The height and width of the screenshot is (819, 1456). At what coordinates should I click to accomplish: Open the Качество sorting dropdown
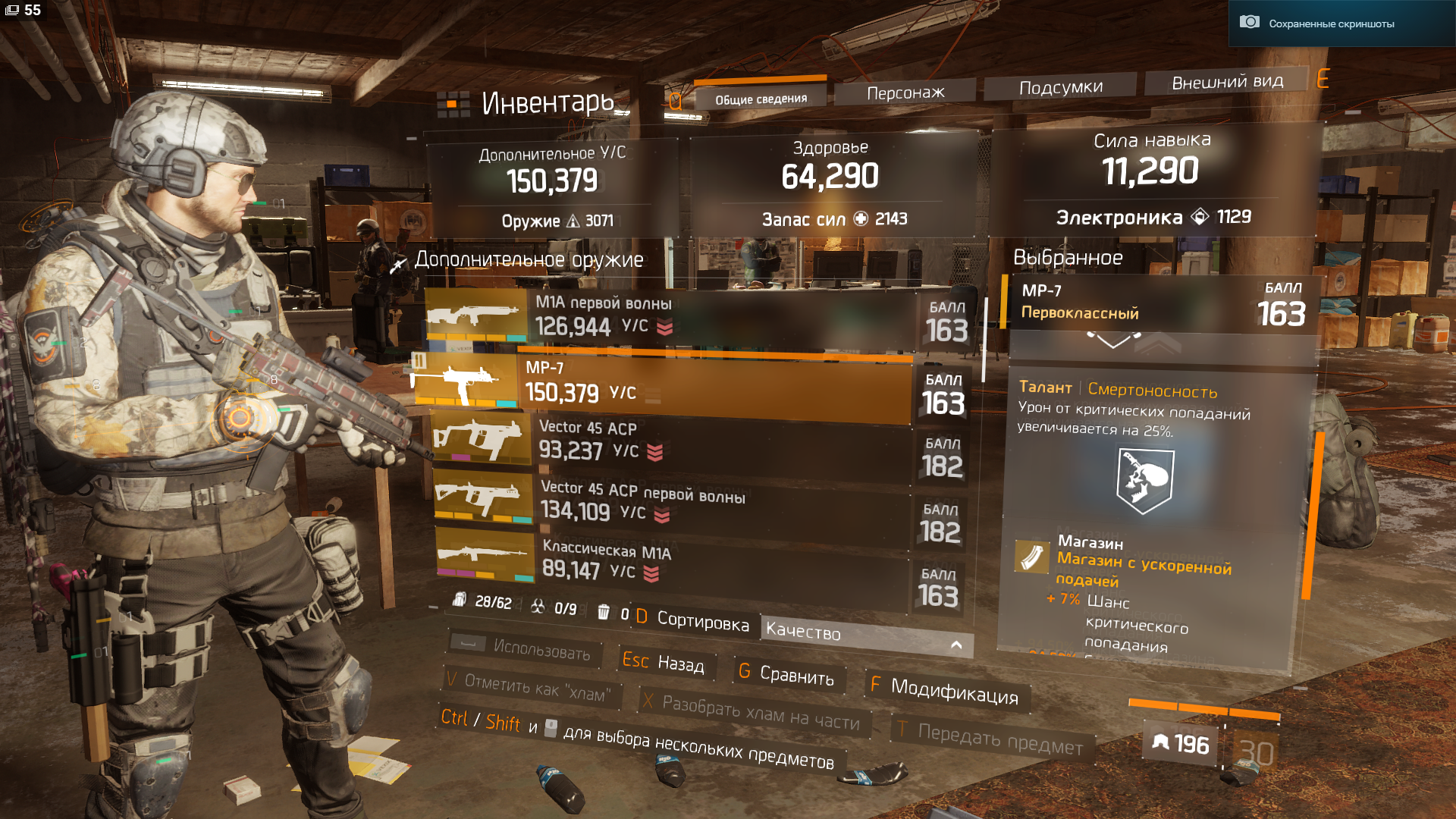point(864,635)
